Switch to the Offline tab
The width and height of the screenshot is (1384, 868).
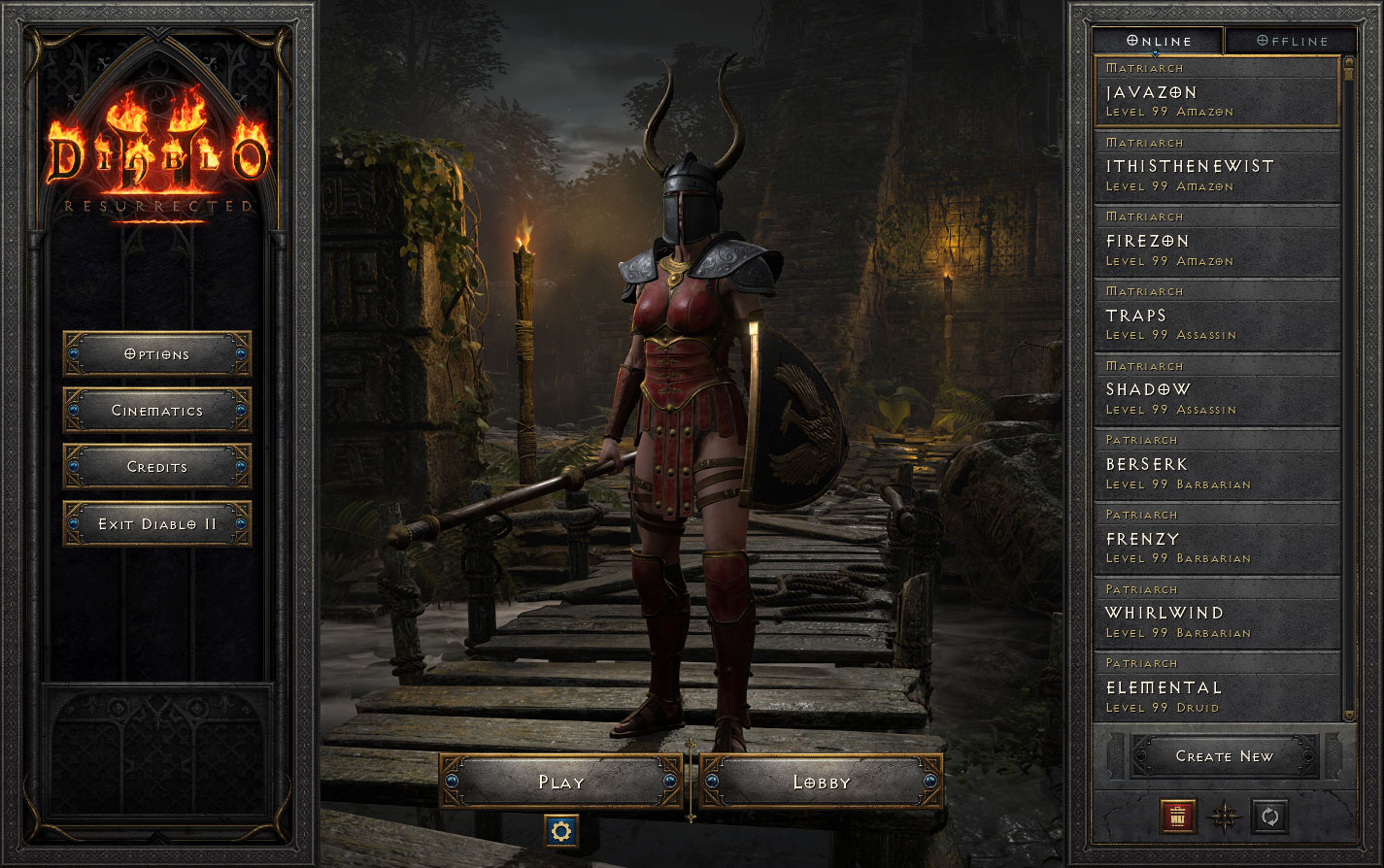(x=1292, y=41)
